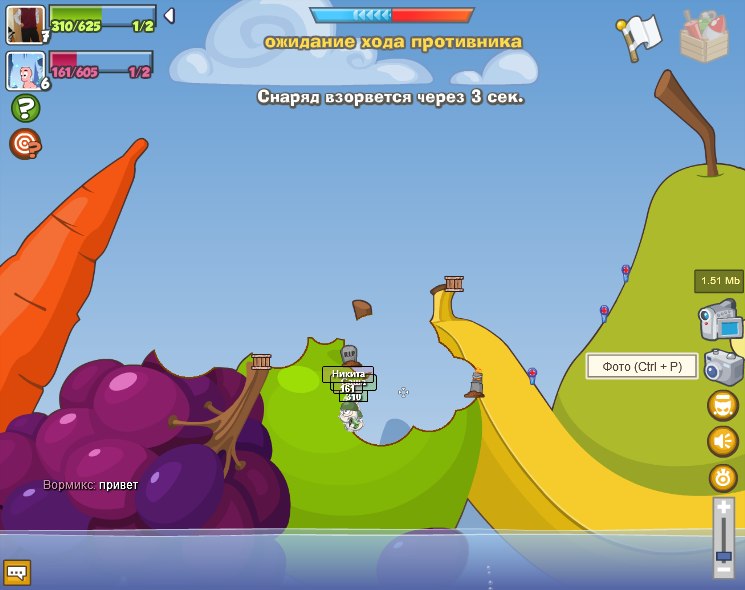Select the top player's avatar portrait
The image size is (745, 590).
point(25,23)
